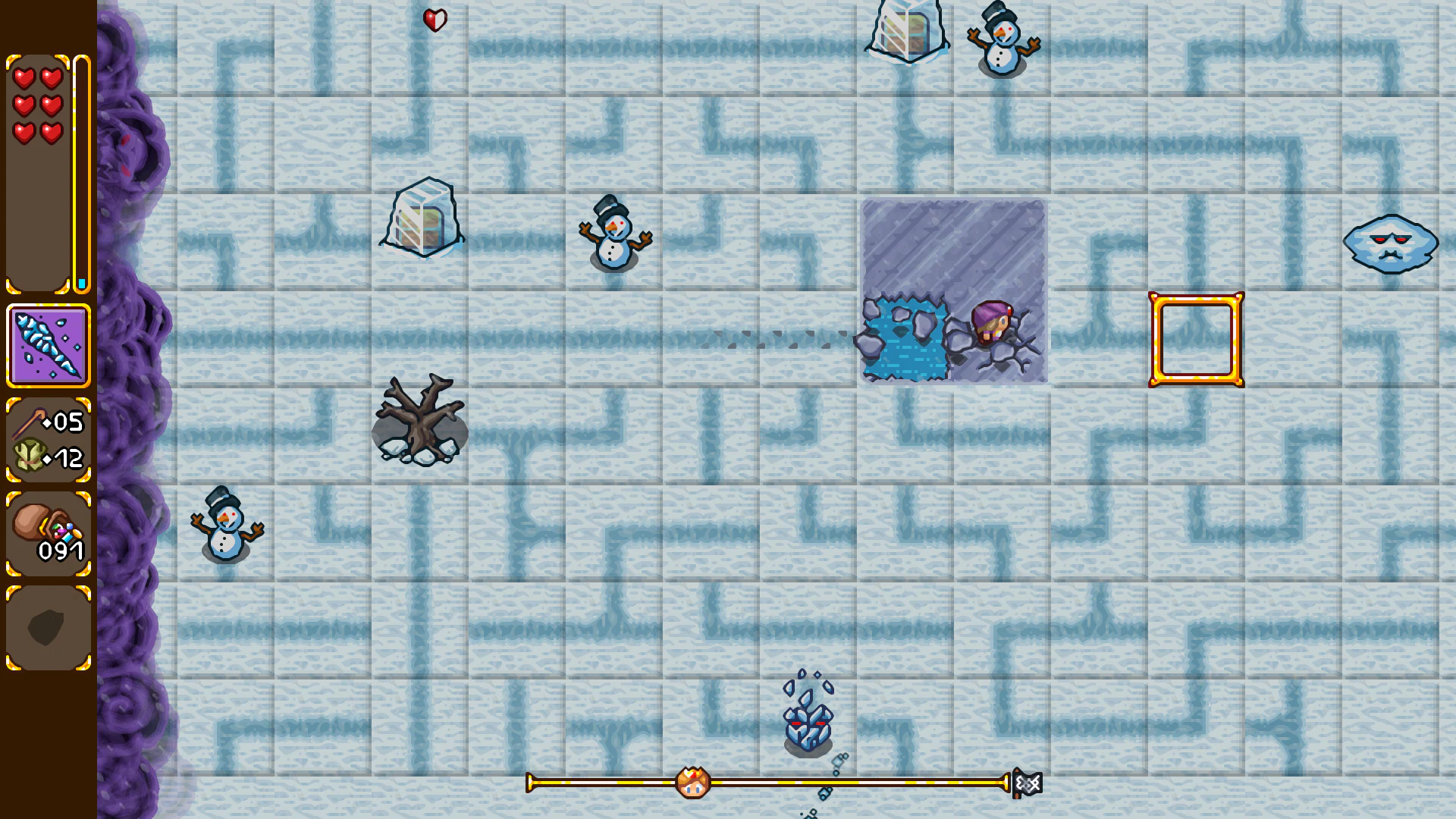Viewport: 1456px width, 819px height.
Task: Select the equipped icicle wand item
Action: point(48,340)
